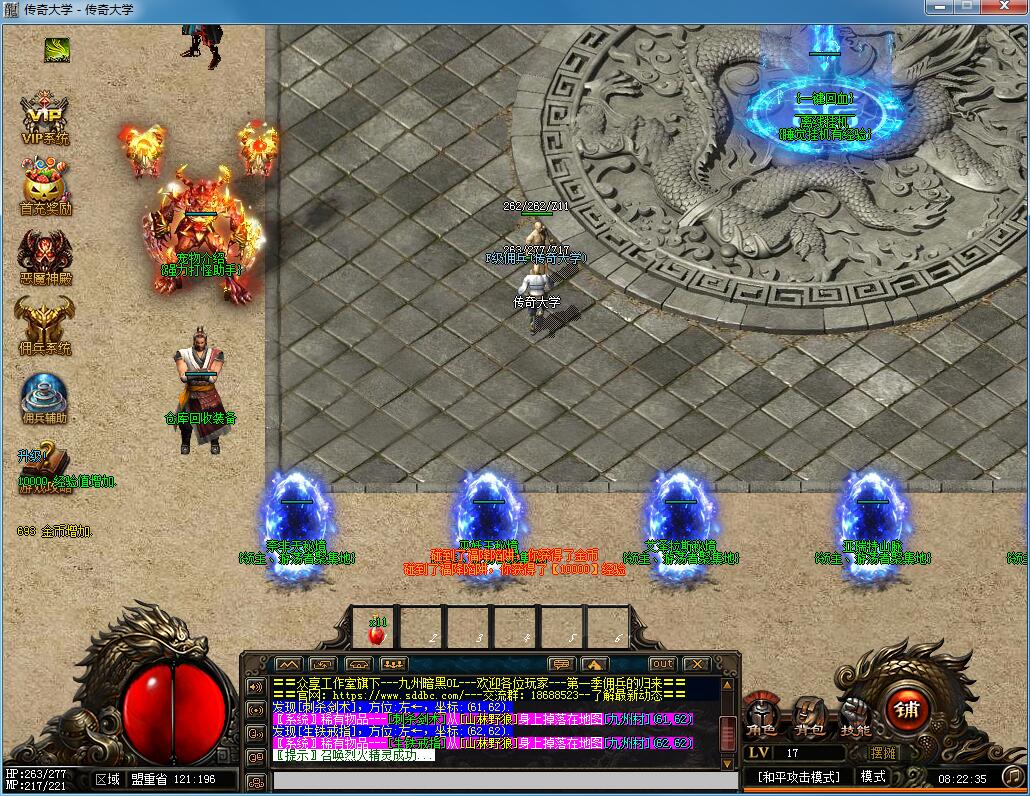This screenshot has height=796, width=1030.
Task: Open the 首充奖励 pumpkin icon
Action: tap(44, 184)
